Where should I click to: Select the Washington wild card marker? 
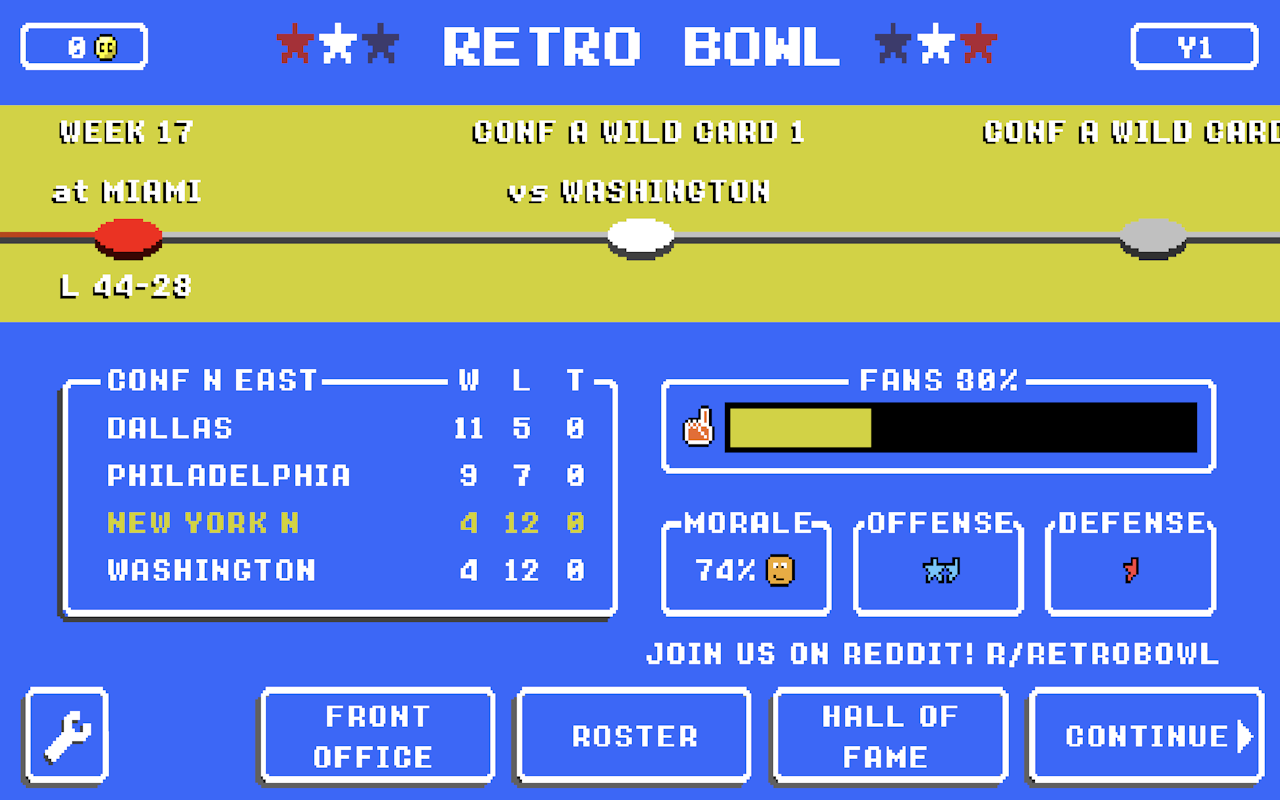640,237
